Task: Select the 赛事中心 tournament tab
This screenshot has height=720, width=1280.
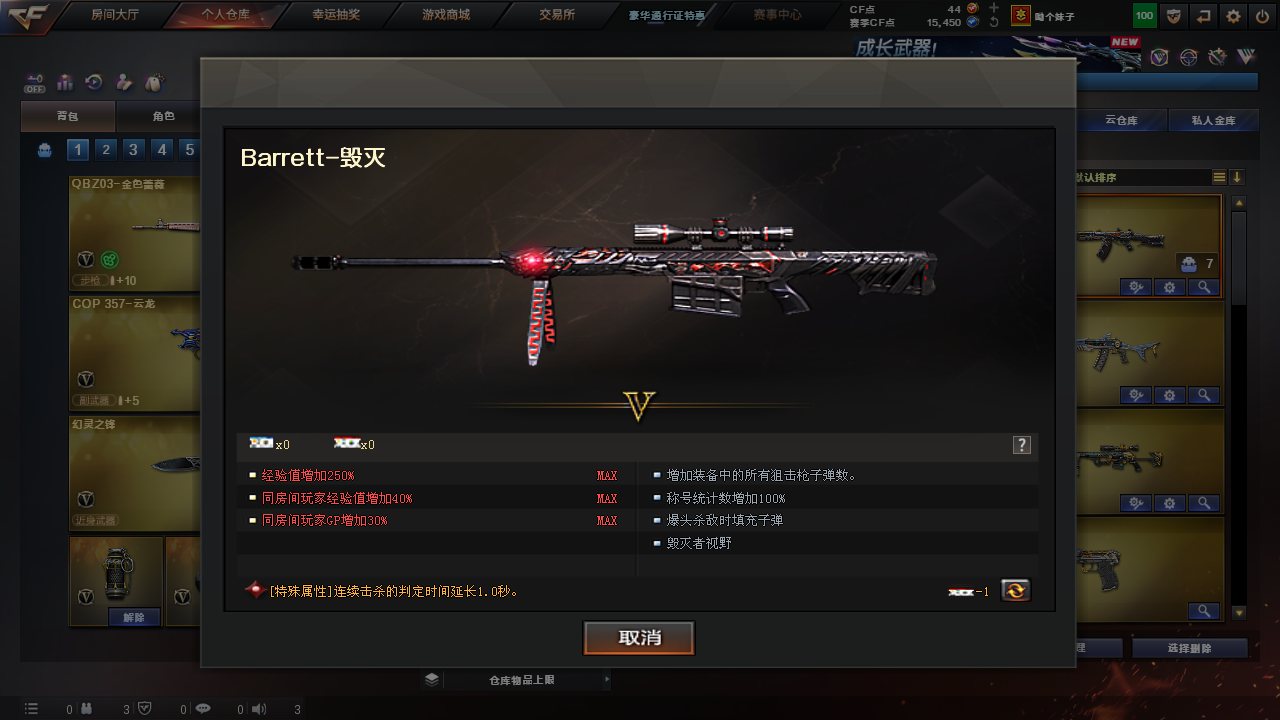Action: click(x=777, y=15)
